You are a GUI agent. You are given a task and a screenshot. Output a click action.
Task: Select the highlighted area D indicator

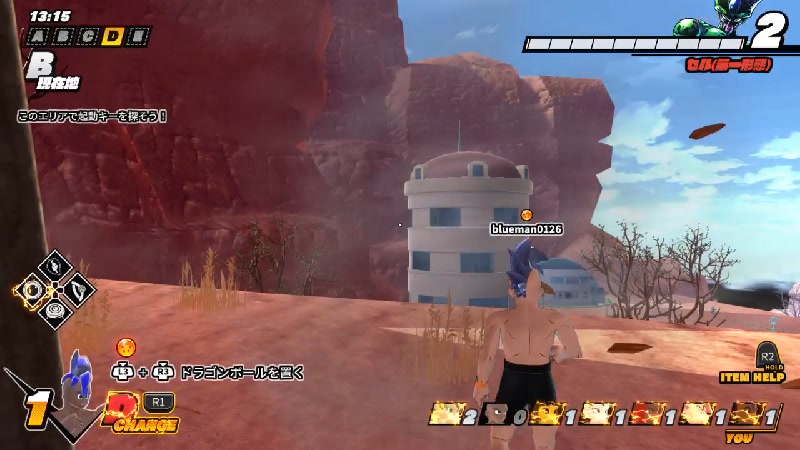[x=113, y=37]
